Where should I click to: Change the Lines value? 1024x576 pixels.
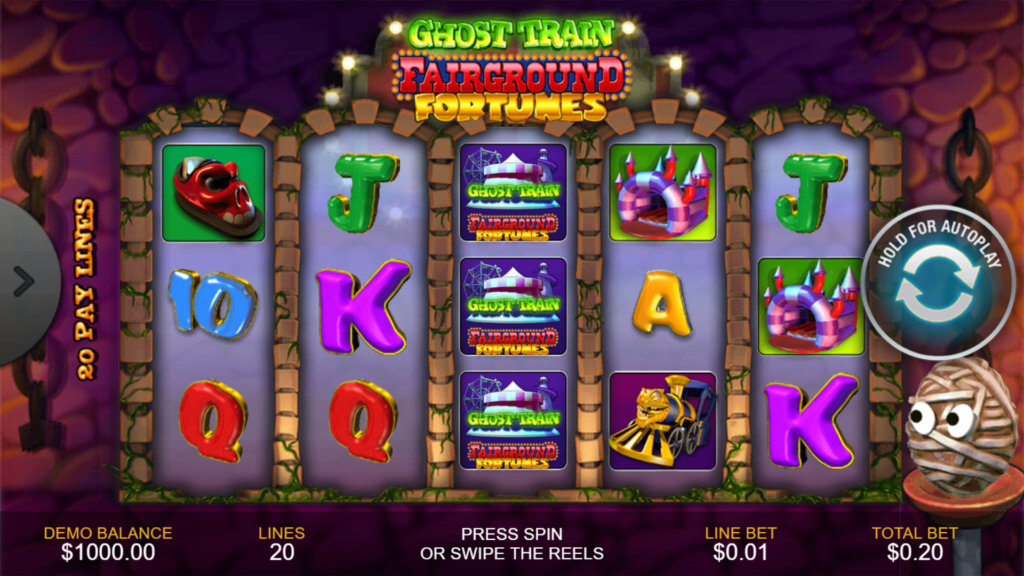click(x=282, y=543)
